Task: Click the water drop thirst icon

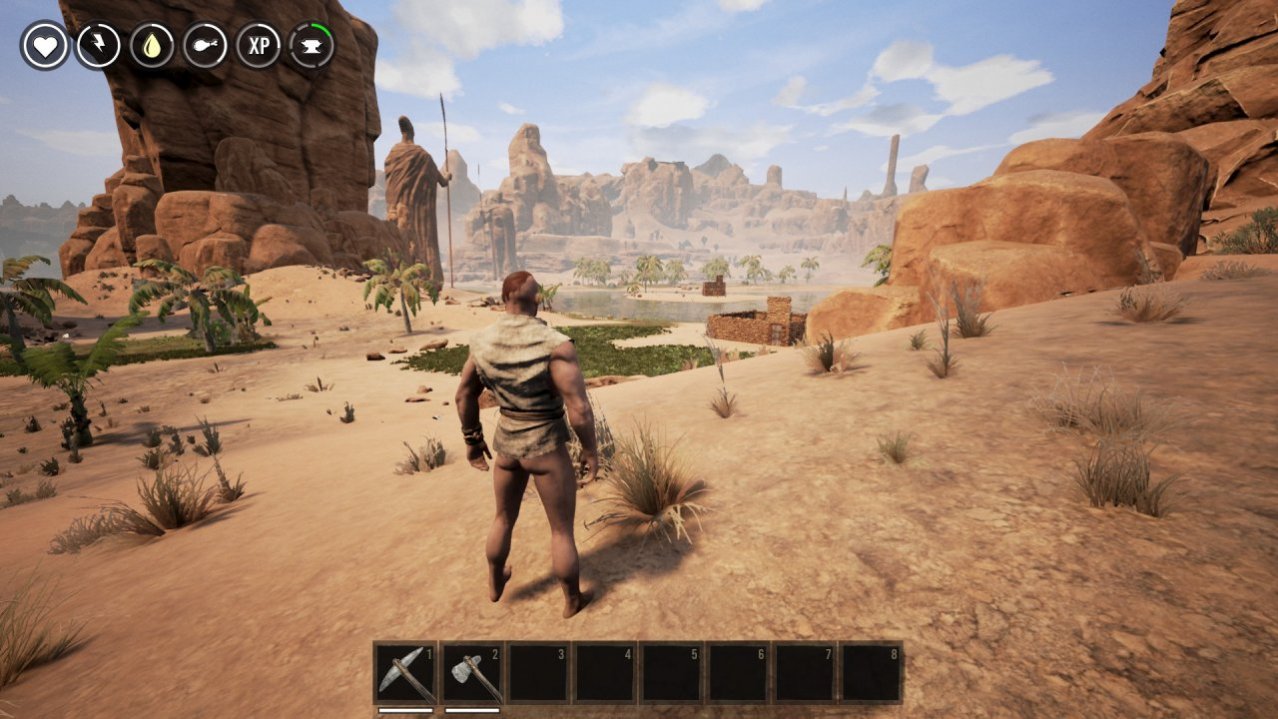Action: click(x=152, y=46)
